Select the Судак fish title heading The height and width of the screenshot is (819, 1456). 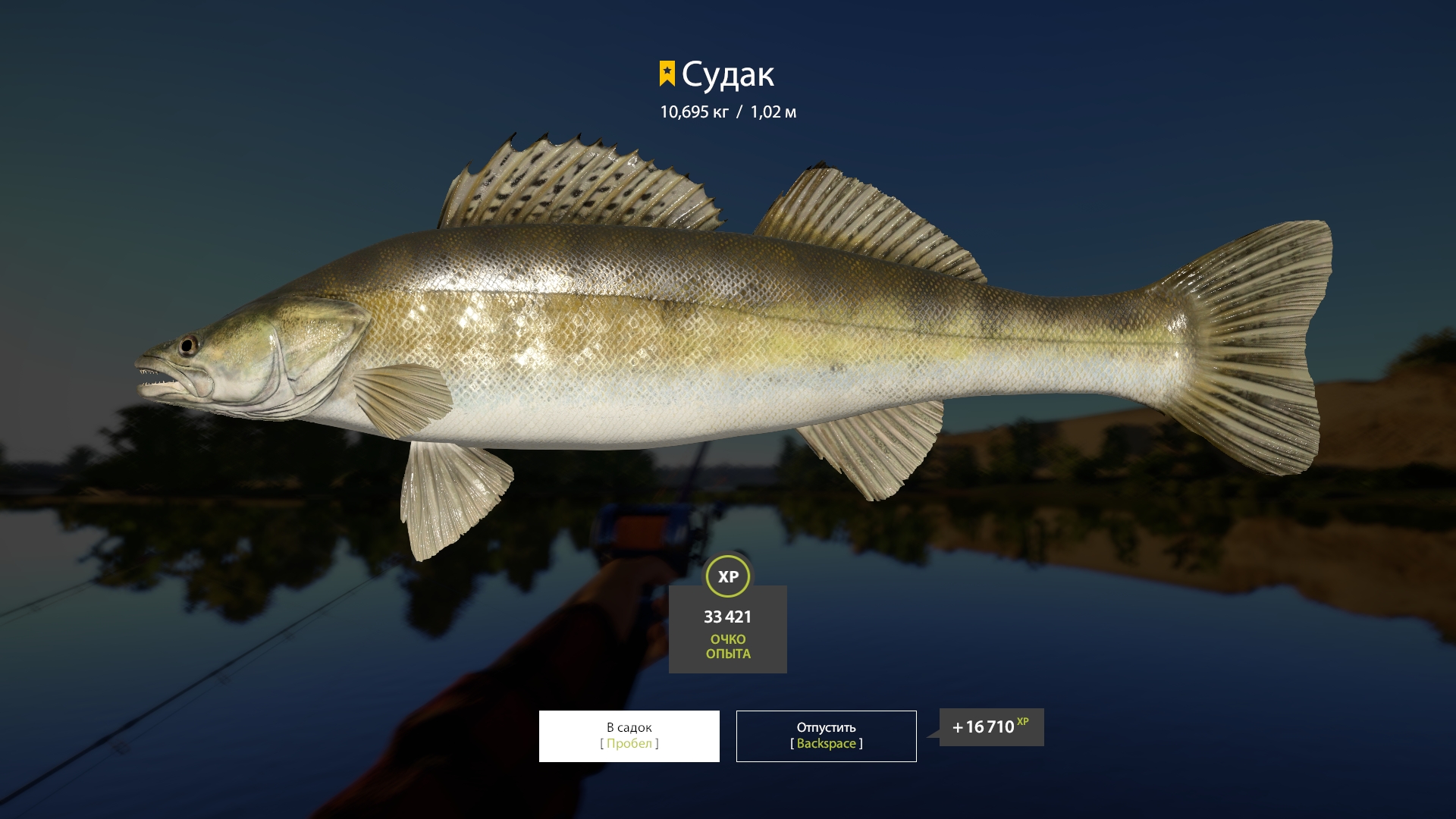point(728,74)
